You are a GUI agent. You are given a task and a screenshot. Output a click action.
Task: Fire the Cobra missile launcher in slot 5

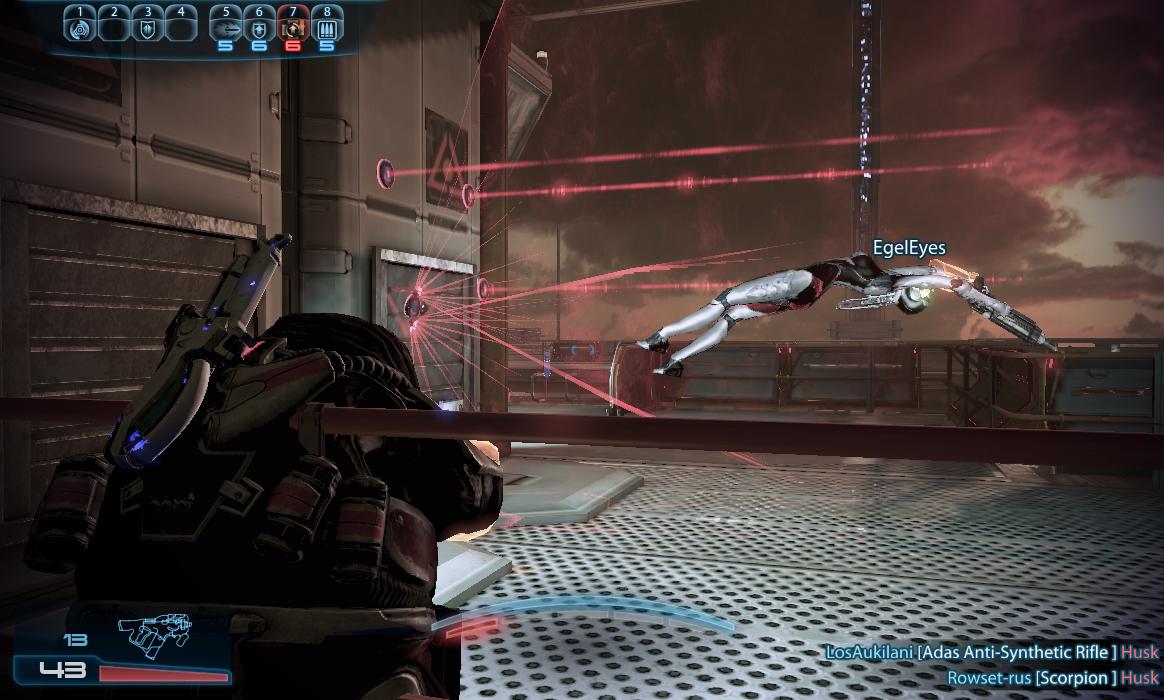(x=226, y=29)
